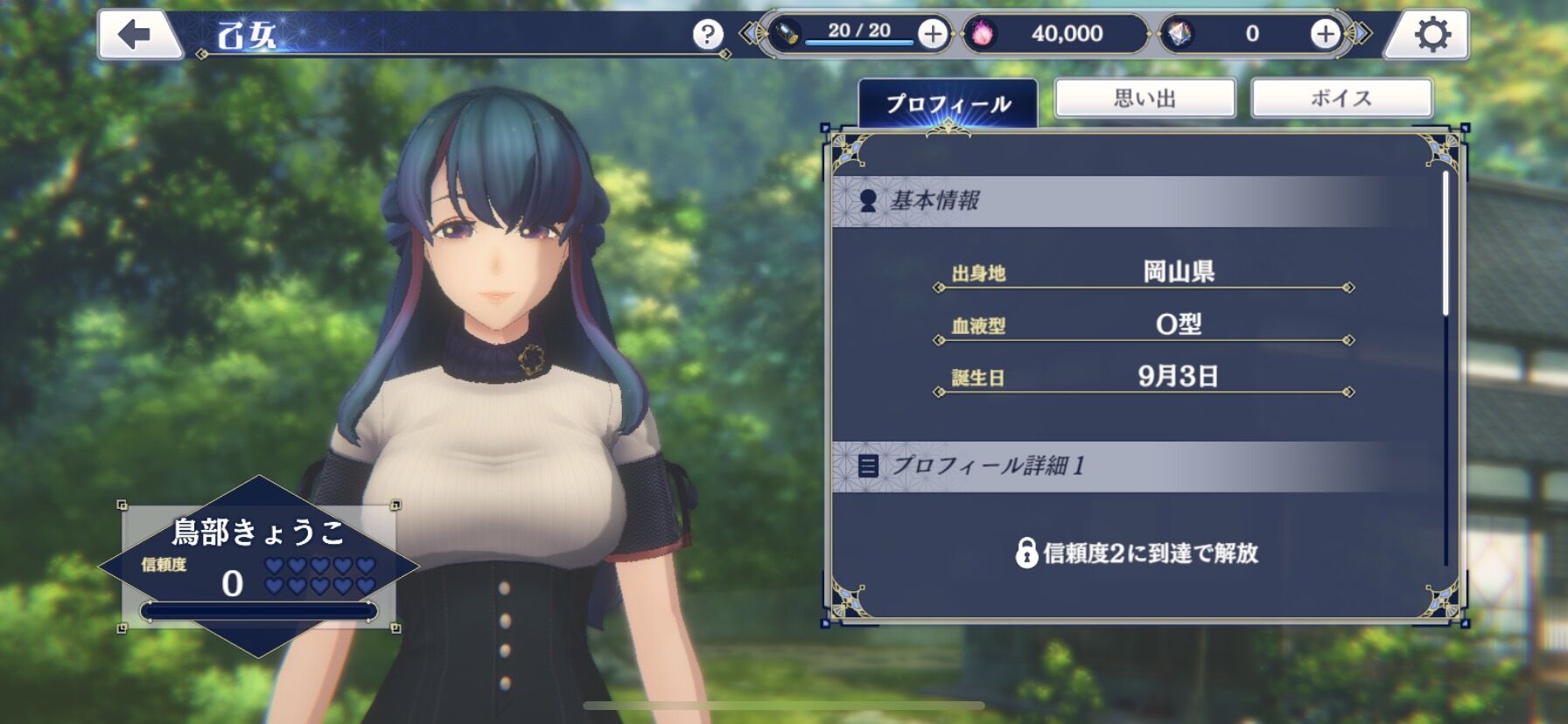
Task: Select the locked 信頼度2 profile detail
Action: pyautogui.click(x=1137, y=553)
